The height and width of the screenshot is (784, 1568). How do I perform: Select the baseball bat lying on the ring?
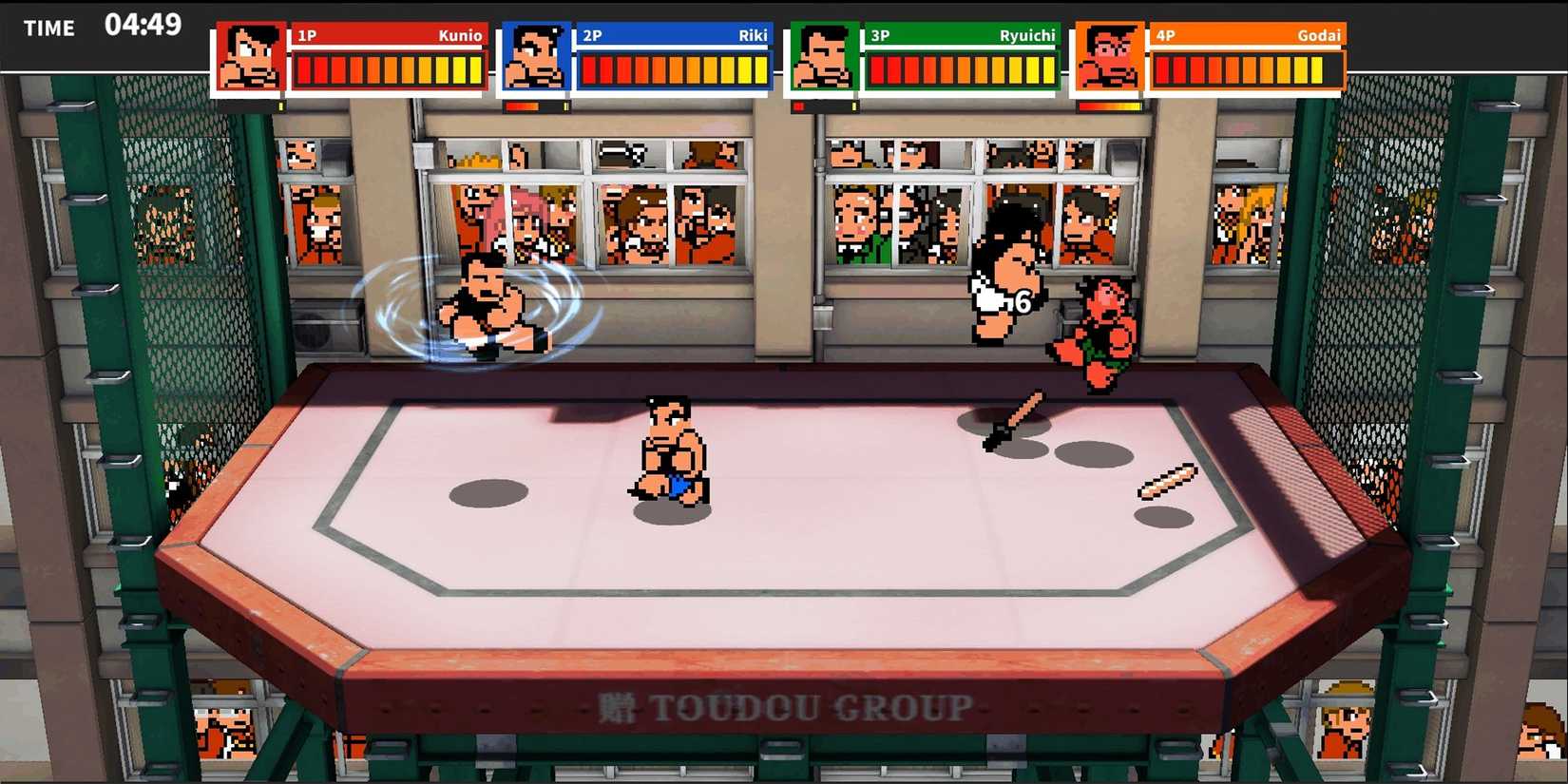tap(1014, 419)
